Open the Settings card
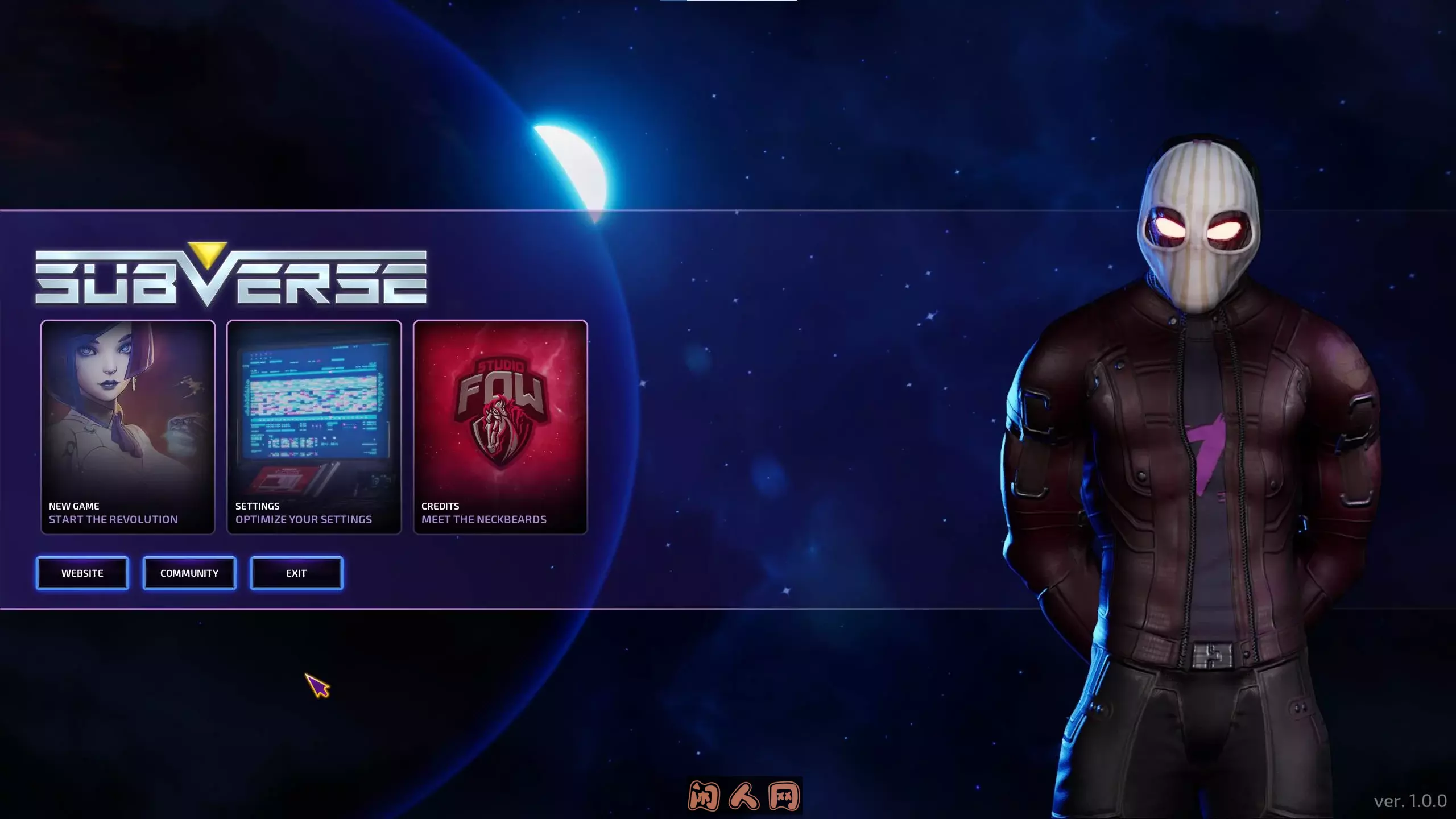 tap(314, 427)
